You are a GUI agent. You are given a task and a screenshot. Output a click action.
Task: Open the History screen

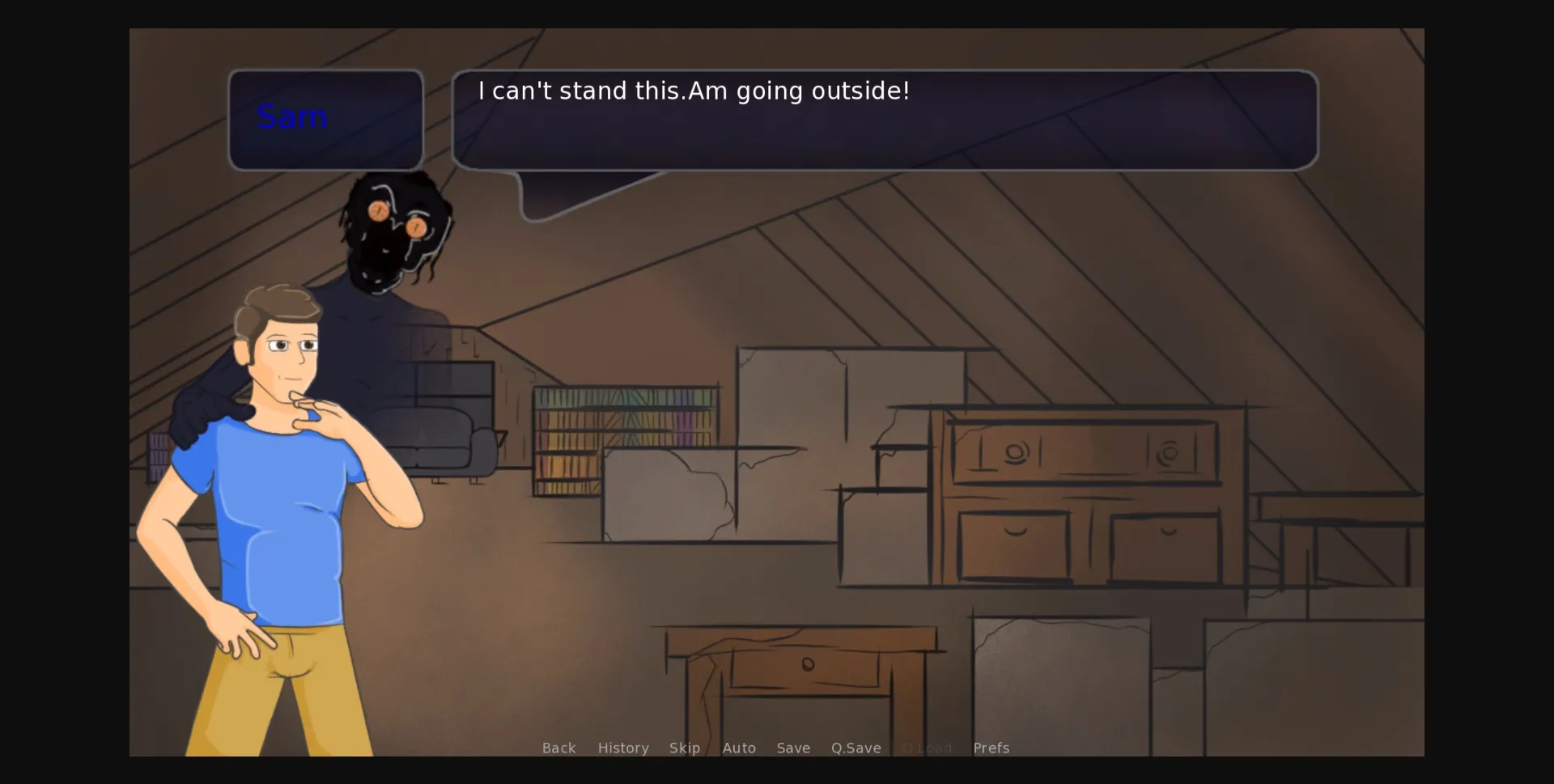pyautogui.click(x=623, y=748)
